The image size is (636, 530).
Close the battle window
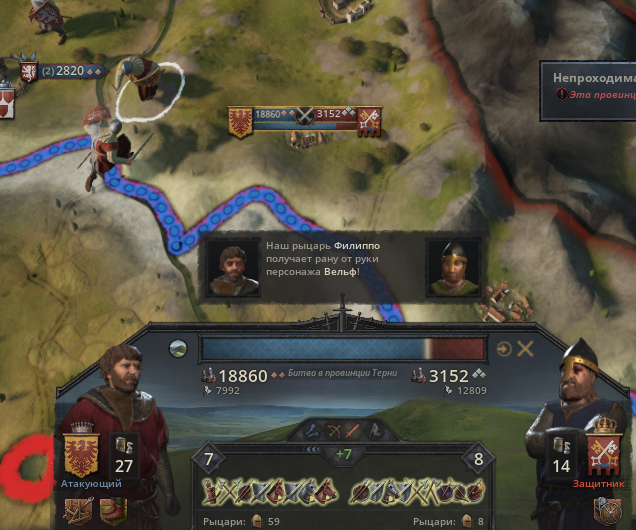click(525, 349)
